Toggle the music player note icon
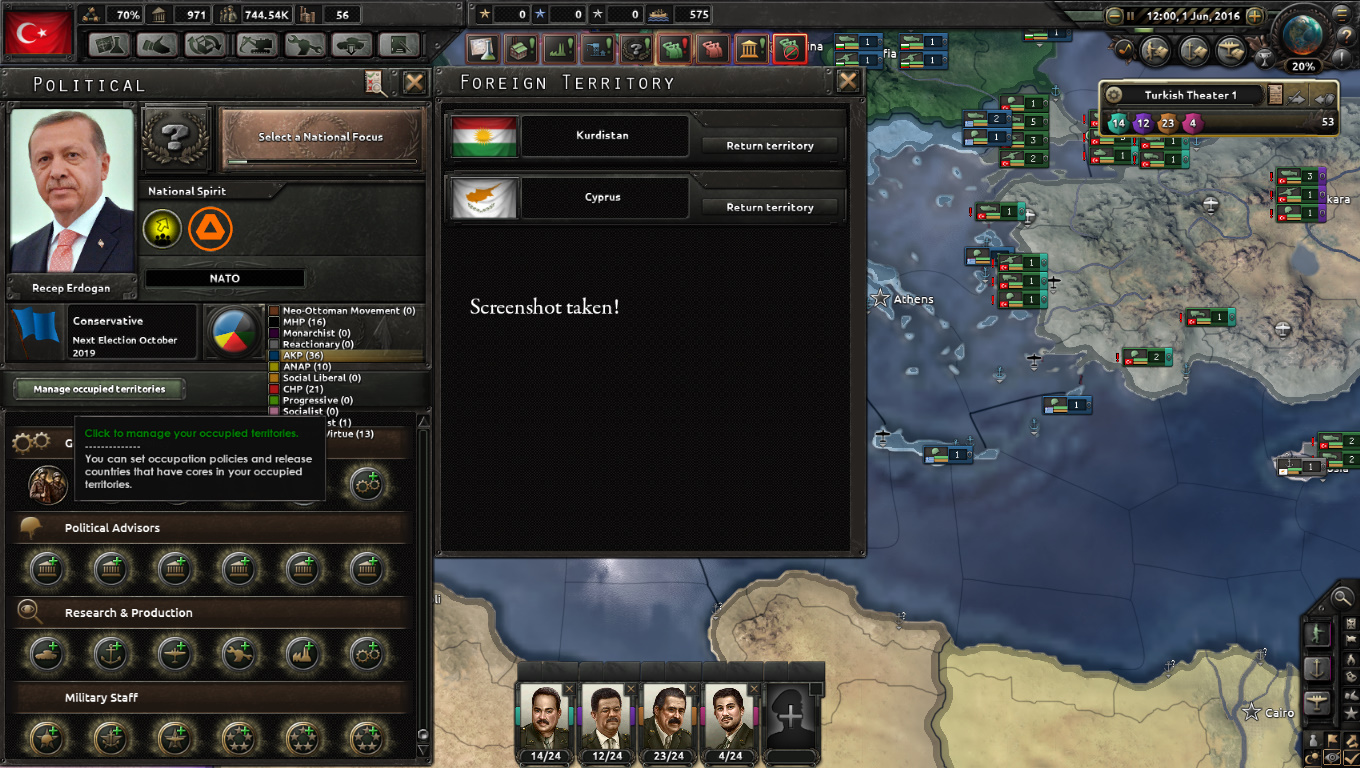 [x=1125, y=51]
